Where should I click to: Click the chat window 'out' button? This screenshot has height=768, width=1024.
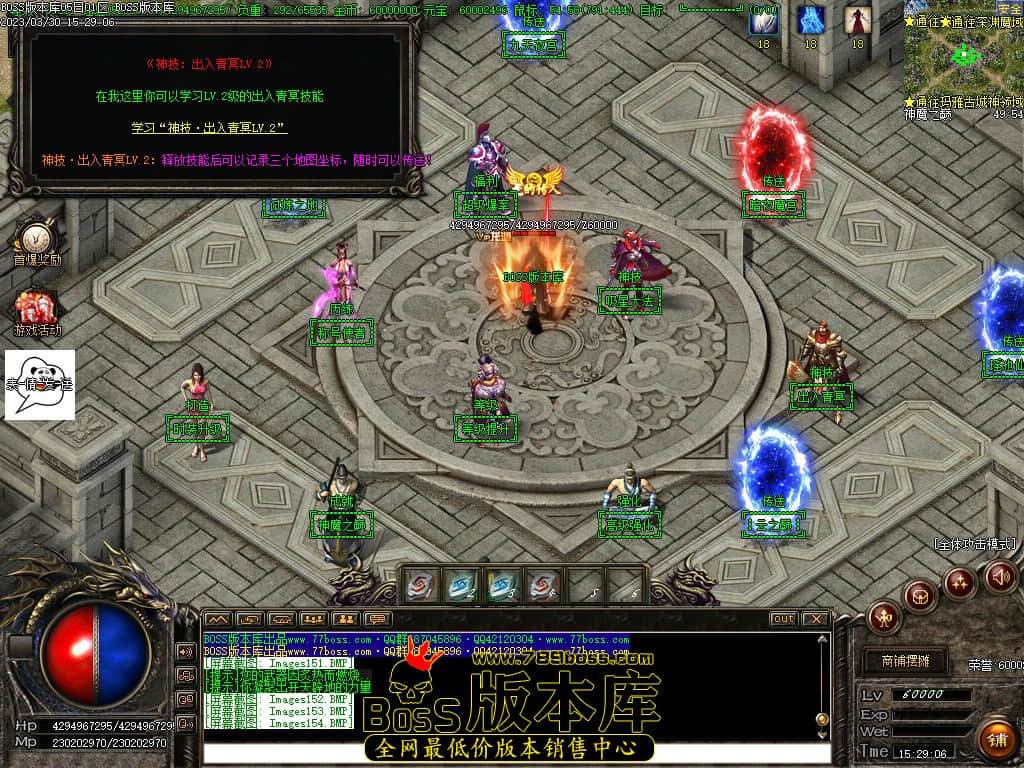[783, 619]
